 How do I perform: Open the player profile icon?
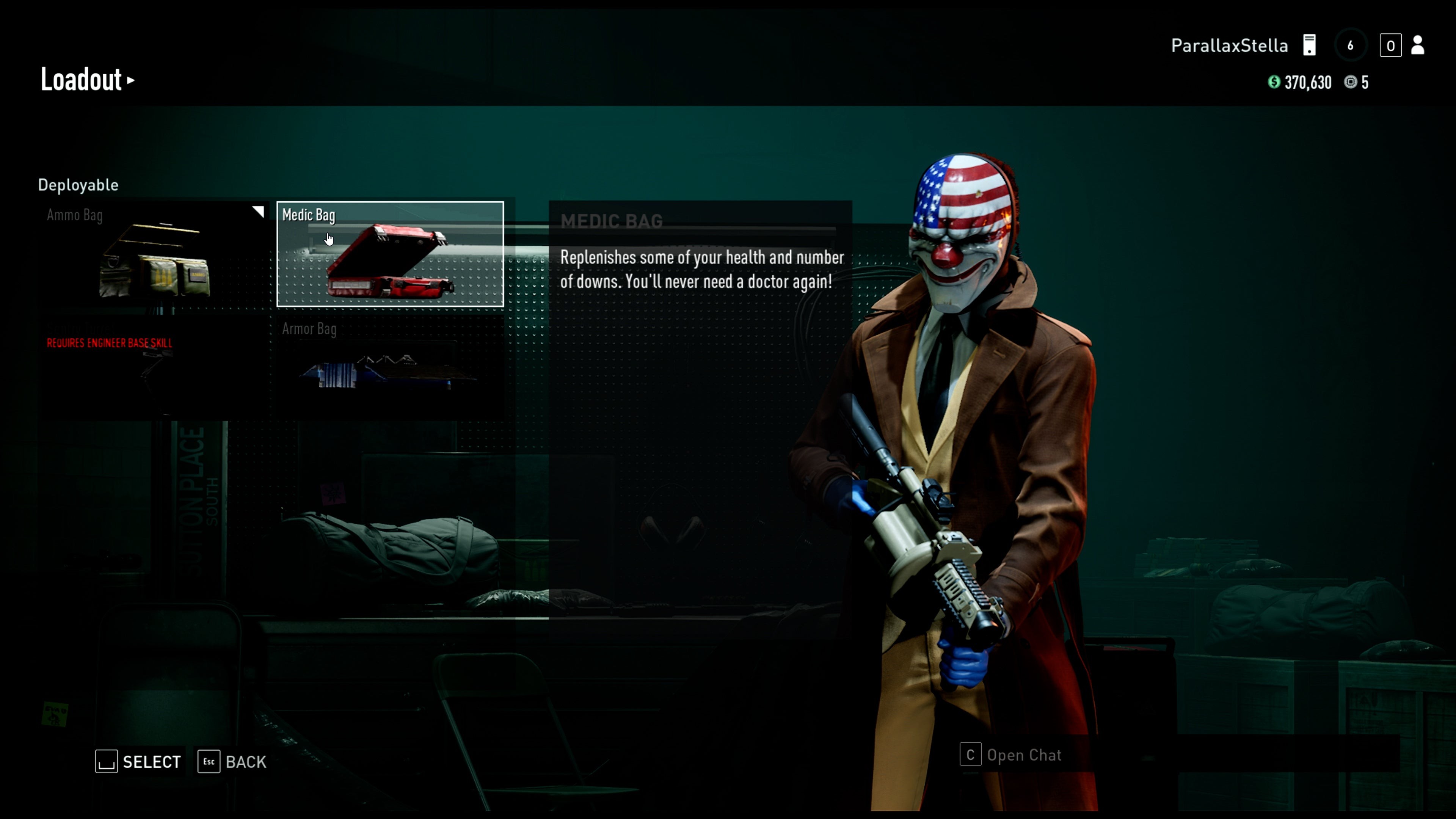tap(1418, 45)
